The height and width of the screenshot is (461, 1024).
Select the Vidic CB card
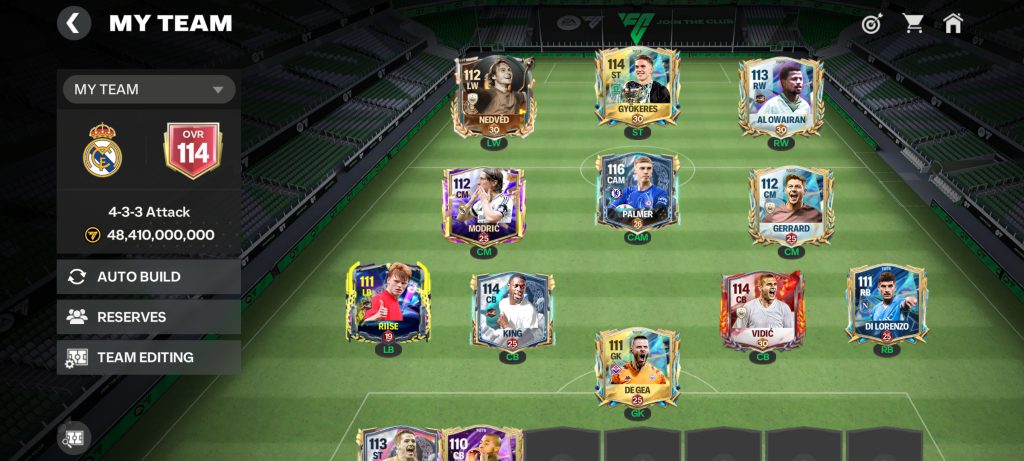pos(763,311)
